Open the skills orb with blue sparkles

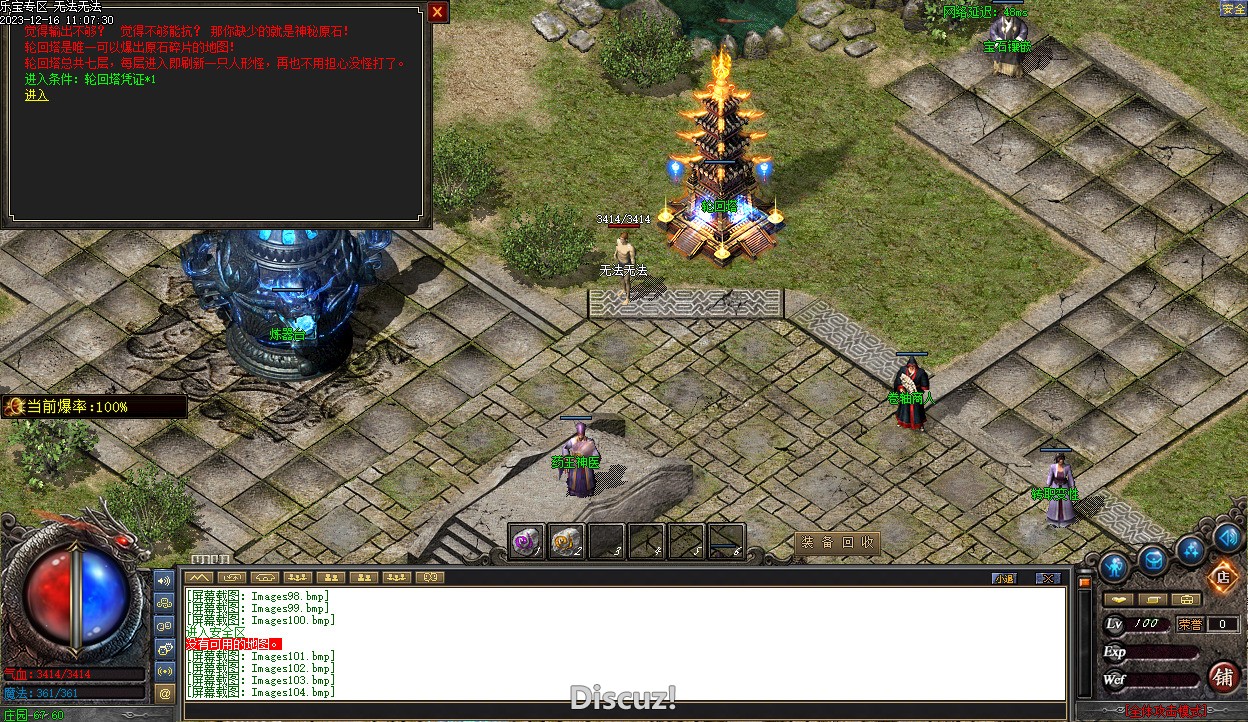tap(1191, 550)
